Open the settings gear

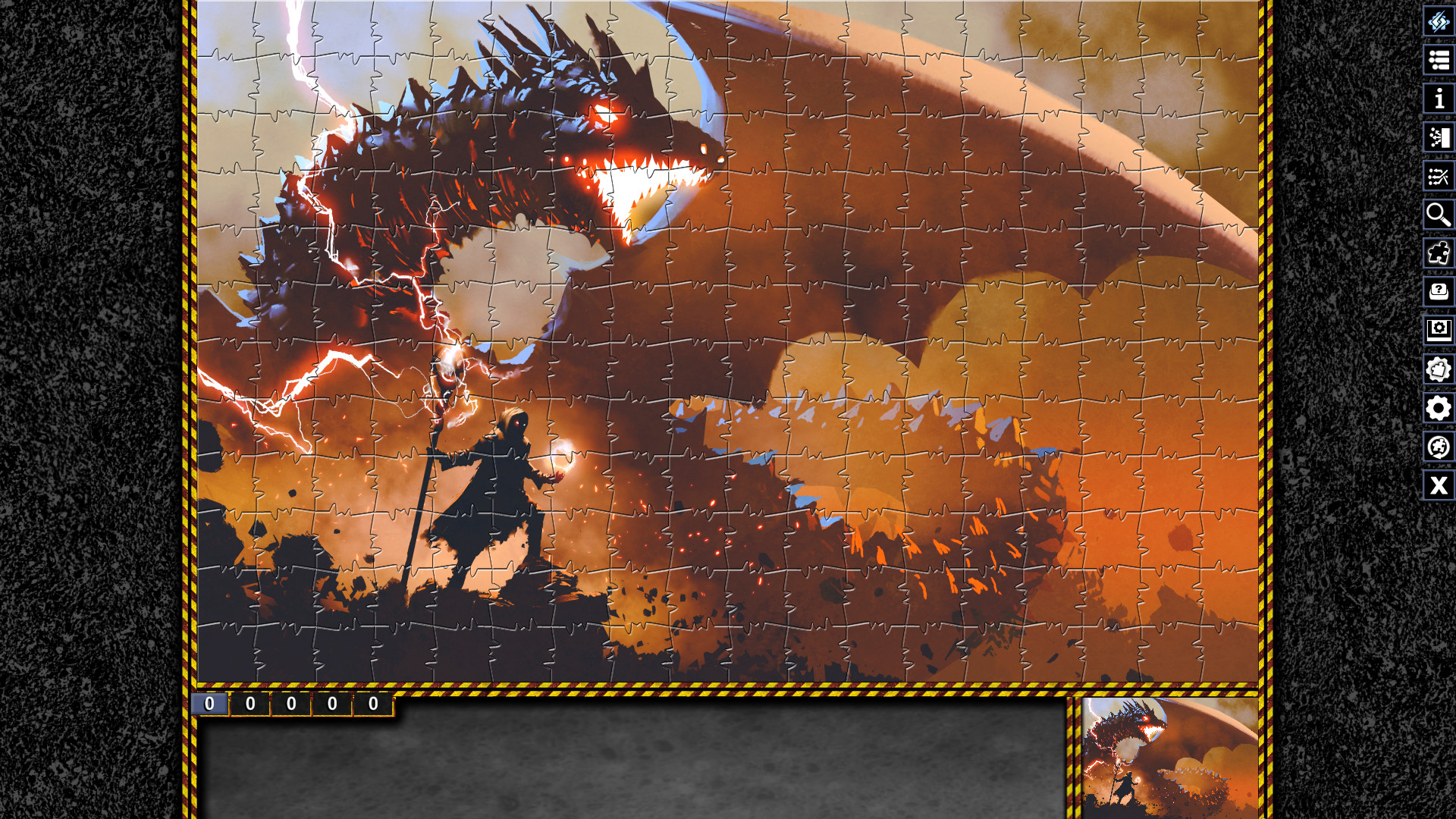click(x=1439, y=409)
